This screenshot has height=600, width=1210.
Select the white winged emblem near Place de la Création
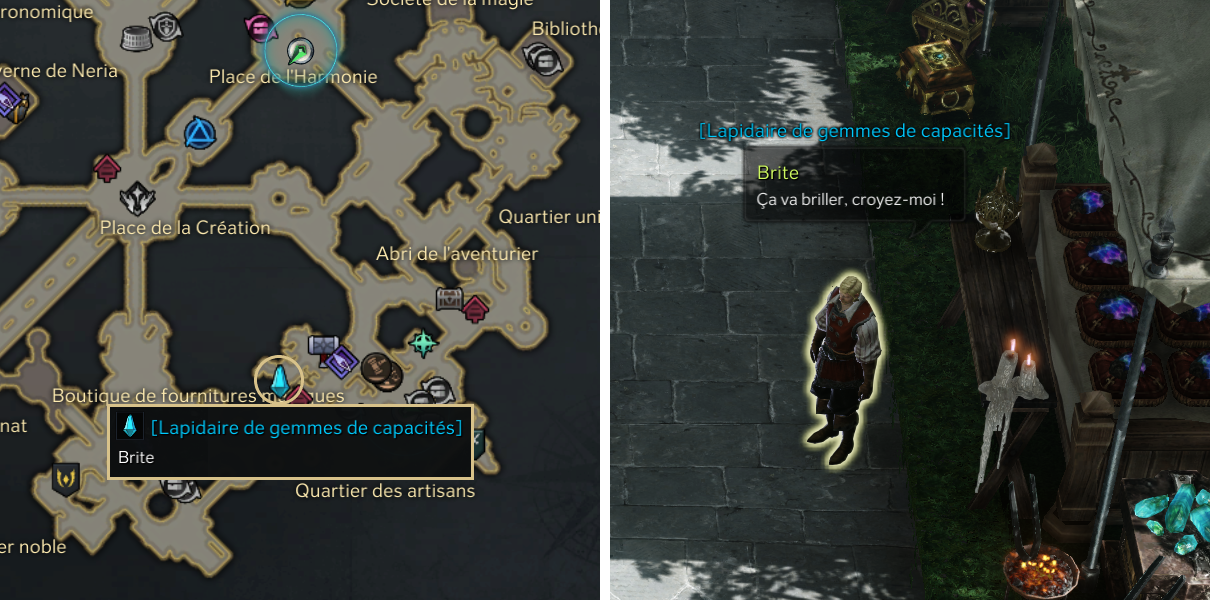137,197
